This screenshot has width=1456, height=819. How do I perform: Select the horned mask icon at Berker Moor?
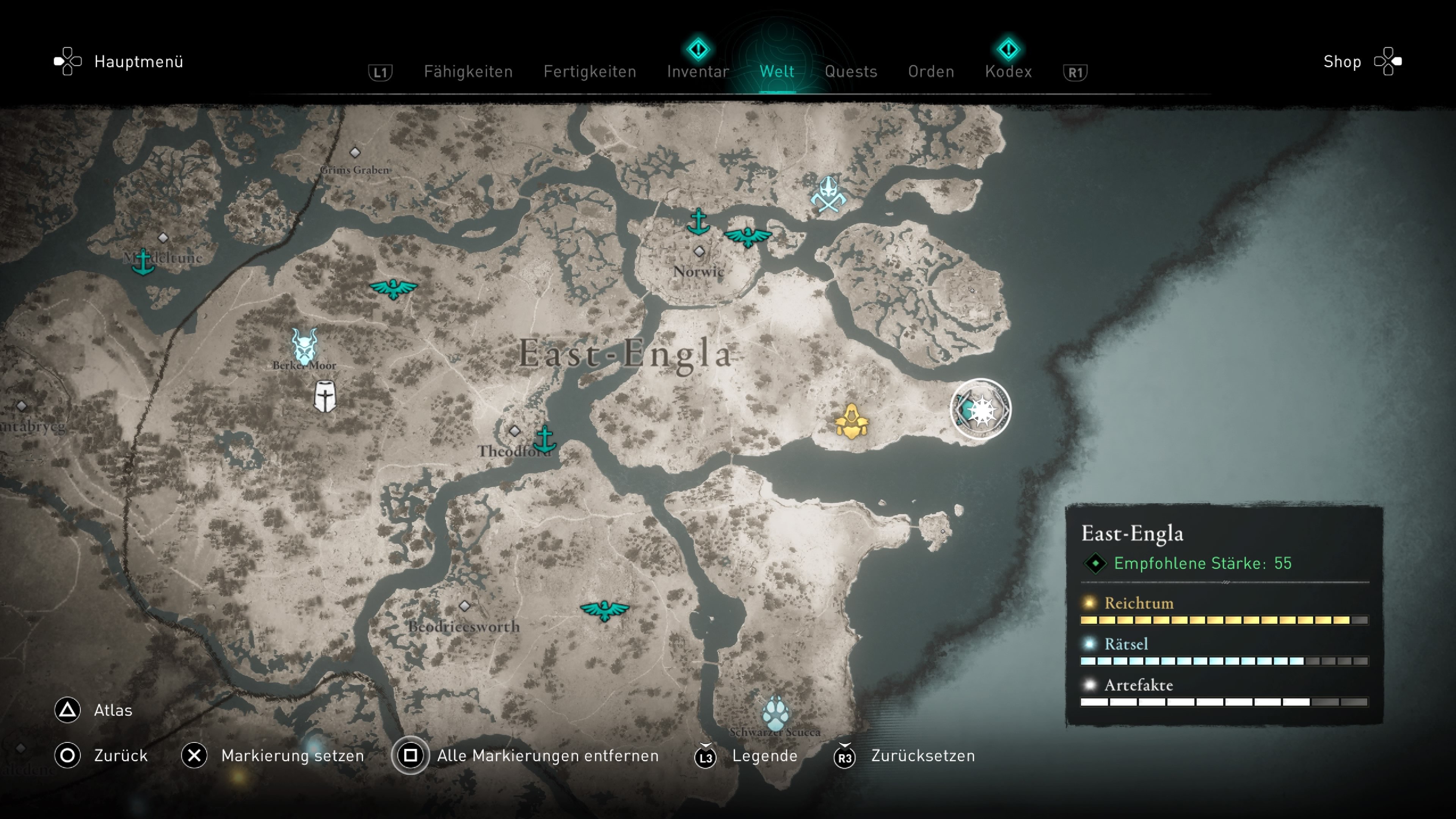point(304,346)
